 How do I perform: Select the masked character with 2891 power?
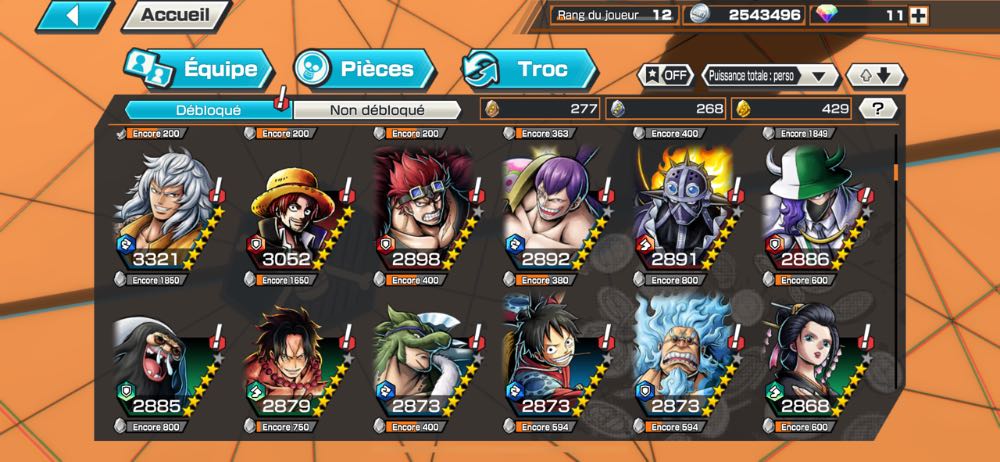[x=681, y=211]
